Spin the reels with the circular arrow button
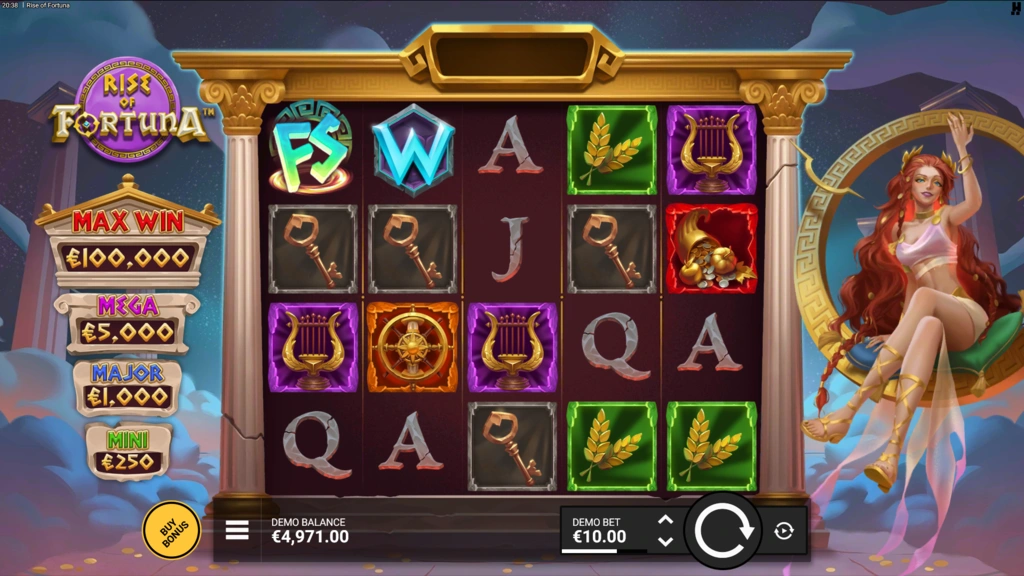 (x=723, y=530)
